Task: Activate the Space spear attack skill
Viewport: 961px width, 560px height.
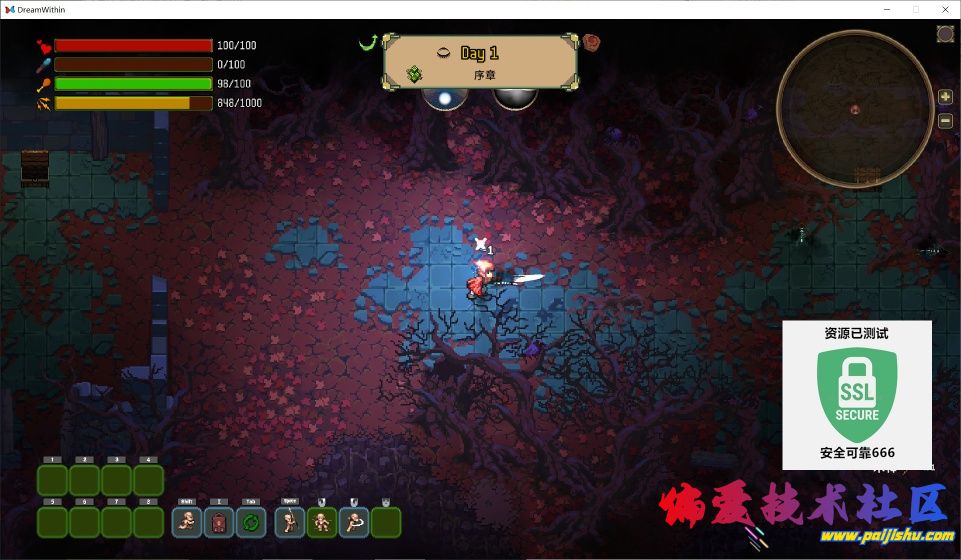Action: (290, 522)
